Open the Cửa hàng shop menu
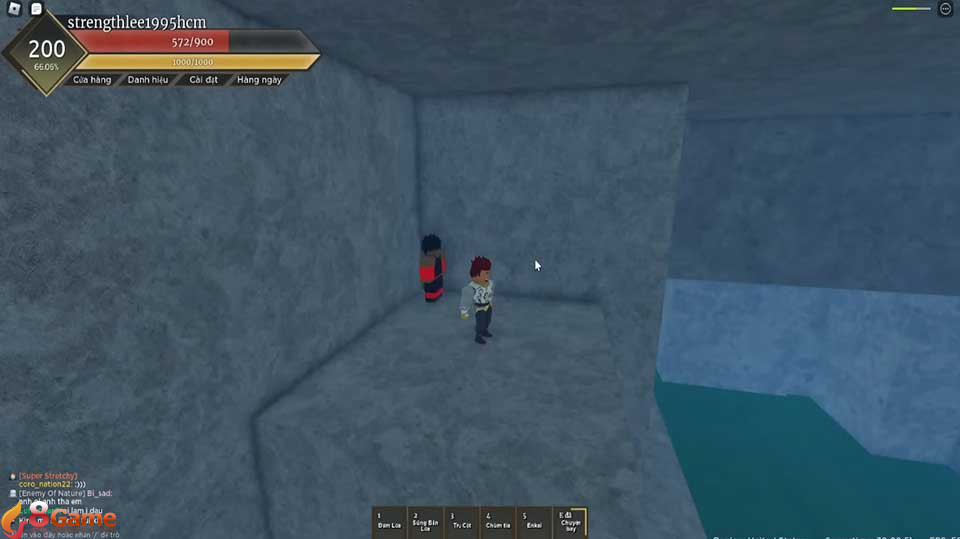 (x=92, y=79)
